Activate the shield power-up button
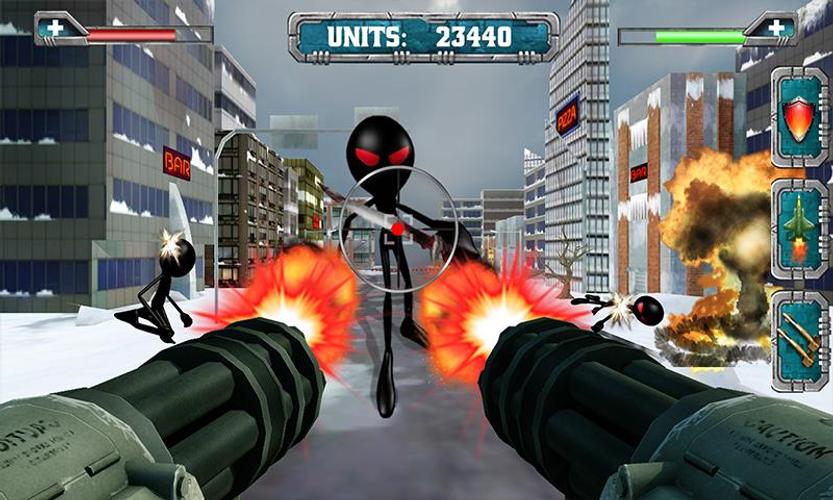Viewport: 833px width, 500px height. 799,118
